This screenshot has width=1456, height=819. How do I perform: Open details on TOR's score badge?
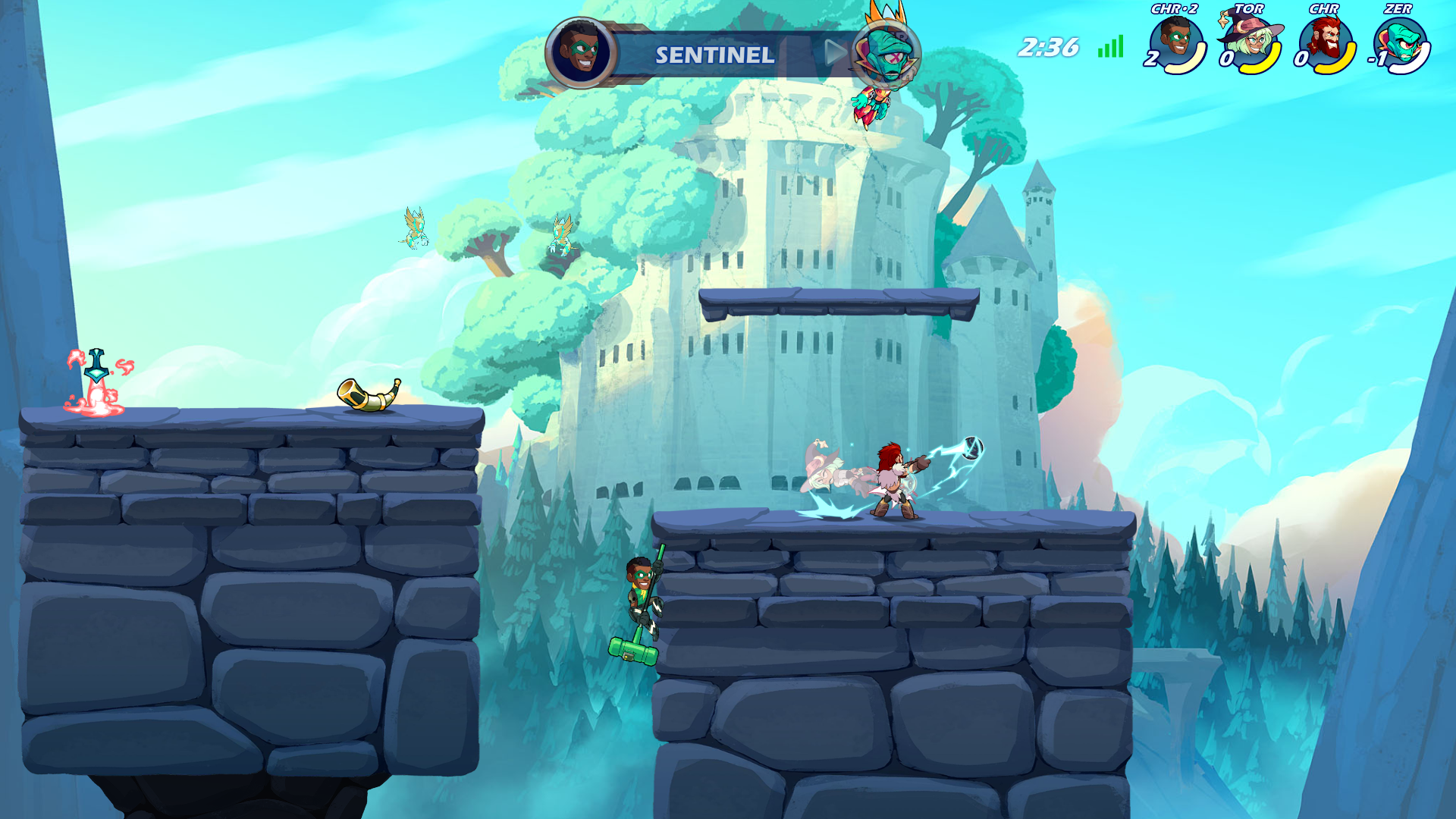1228,60
